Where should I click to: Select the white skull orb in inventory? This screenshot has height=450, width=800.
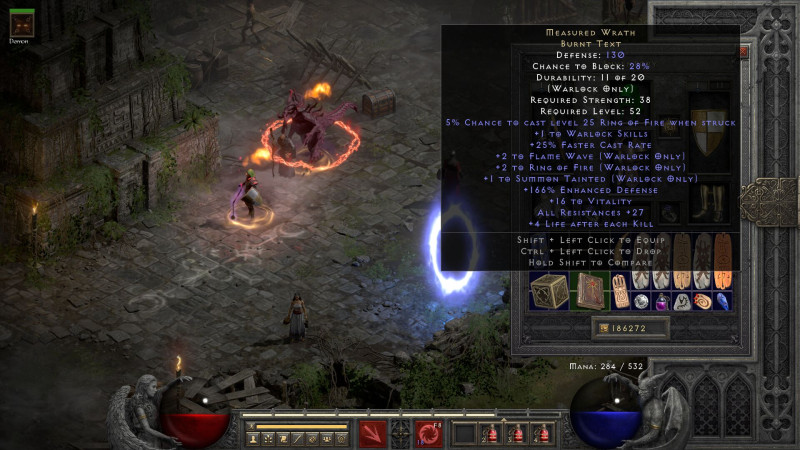(643, 301)
